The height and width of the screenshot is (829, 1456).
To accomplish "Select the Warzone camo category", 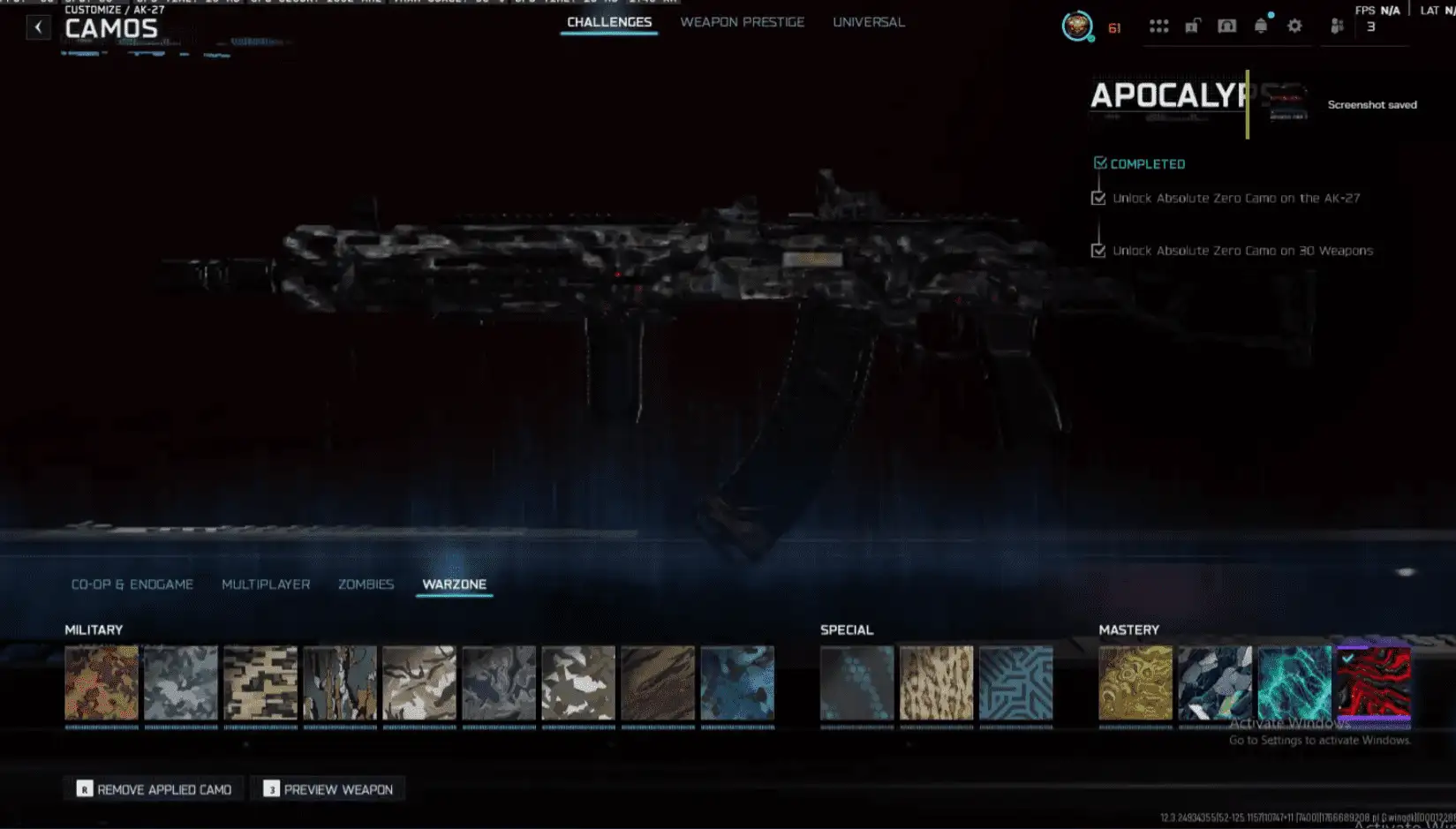I will 454,584.
